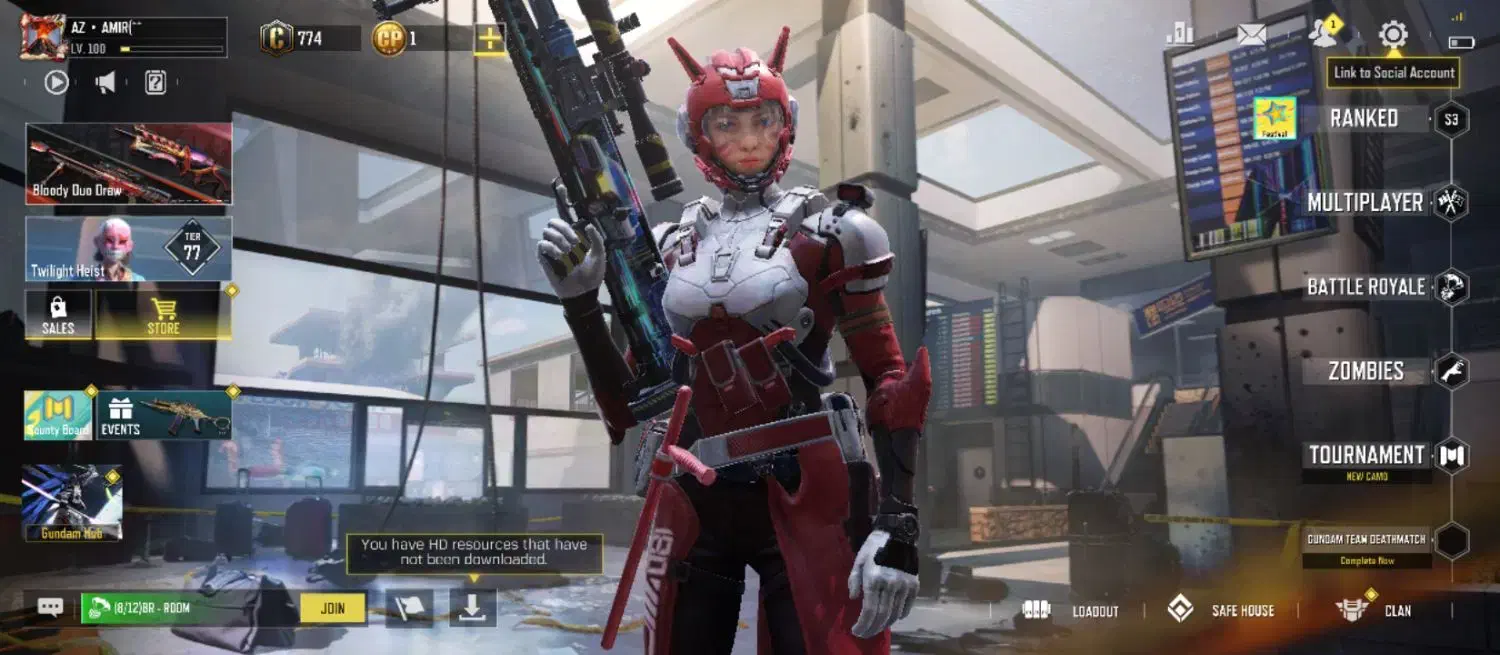Open the Ranked mode

(1364, 119)
